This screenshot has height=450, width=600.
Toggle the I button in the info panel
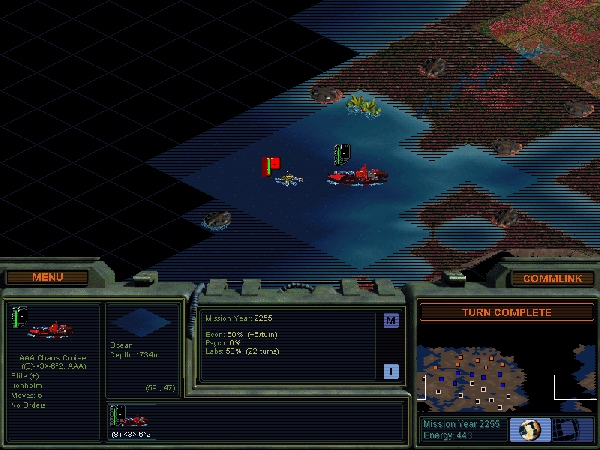click(391, 371)
